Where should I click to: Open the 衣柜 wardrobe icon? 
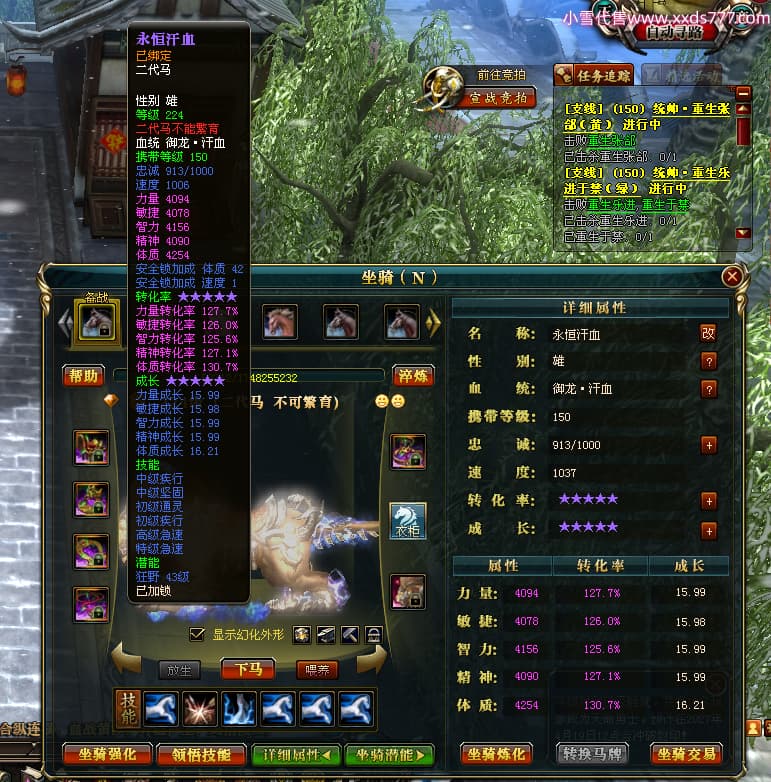tap(408, 521)
